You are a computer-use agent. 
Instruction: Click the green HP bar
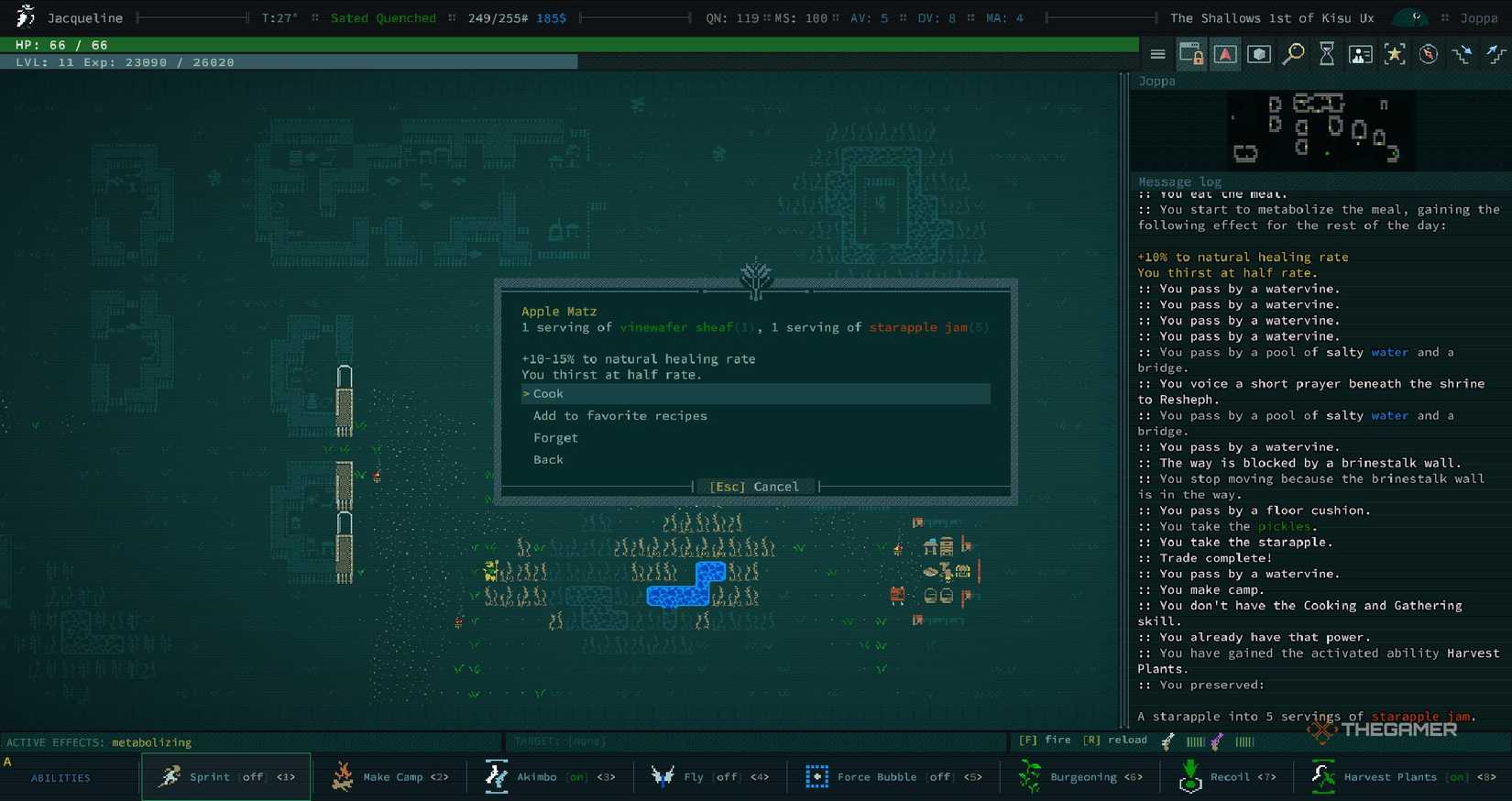275,42
